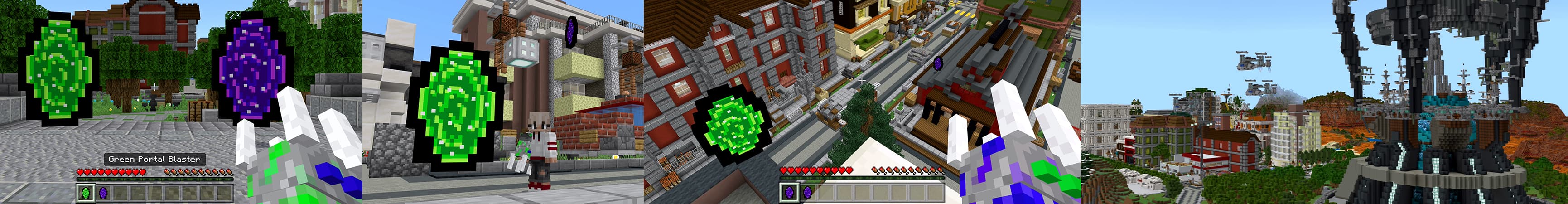Click the highlighted purple portal blaster hotbar slot
This screenshot has height=204, width=1568.
[x=790, y=193]
